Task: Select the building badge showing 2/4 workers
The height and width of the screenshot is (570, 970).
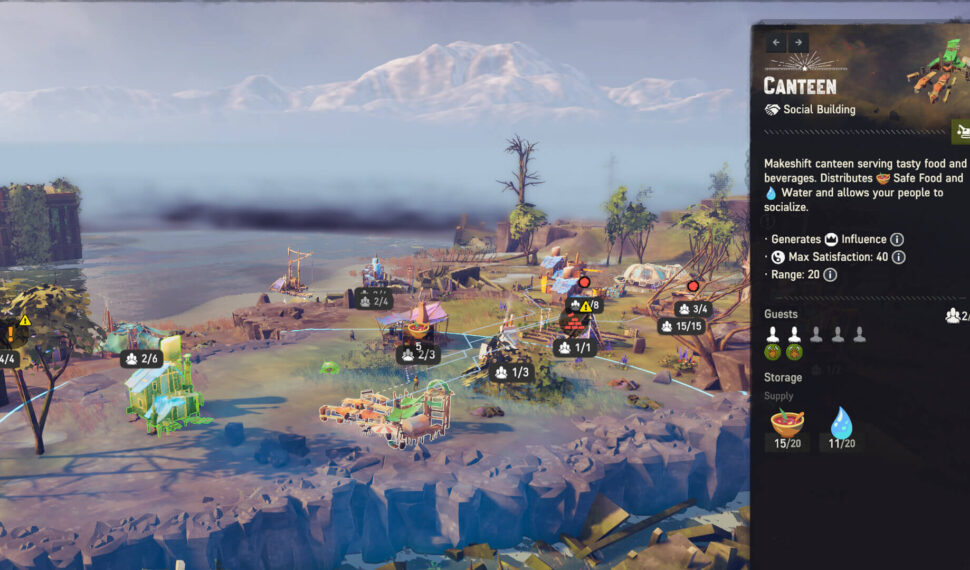Action: tap(373, 298)
